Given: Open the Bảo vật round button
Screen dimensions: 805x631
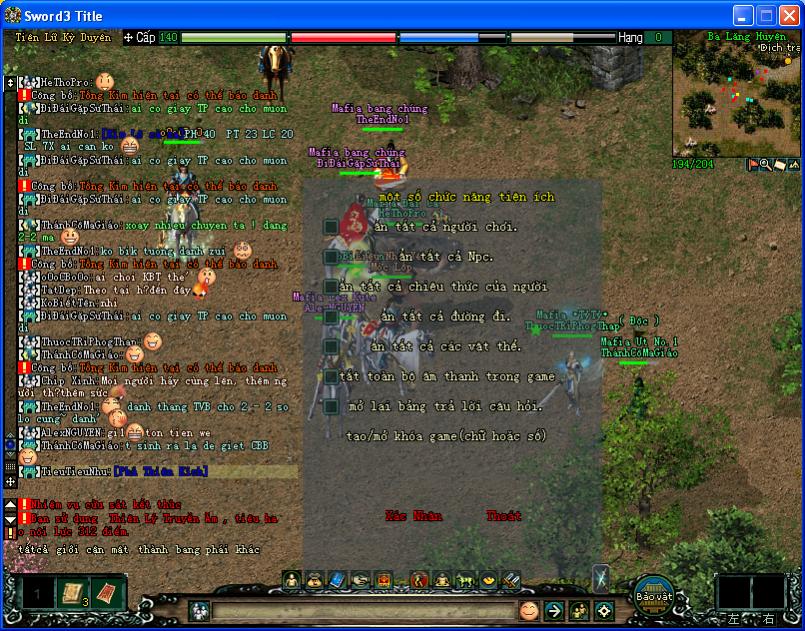Looking at the screenshot, I should [652, 594].
